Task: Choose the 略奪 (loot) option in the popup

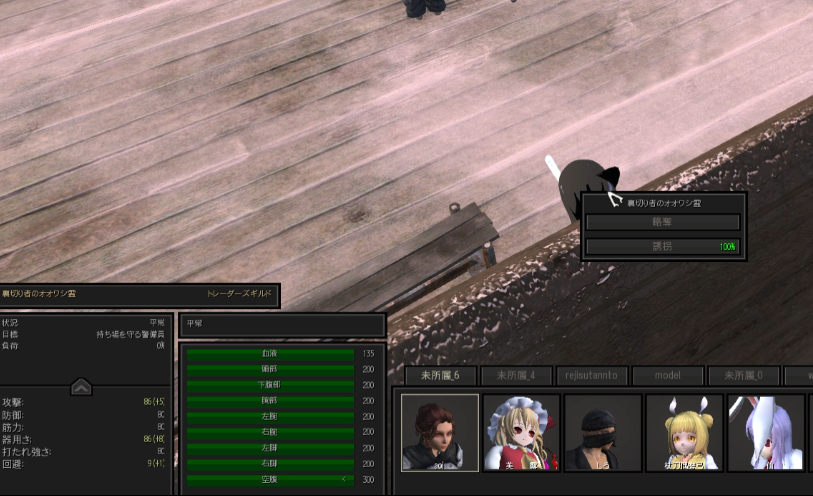Action: pyautogui.click(x=662, y=223)
